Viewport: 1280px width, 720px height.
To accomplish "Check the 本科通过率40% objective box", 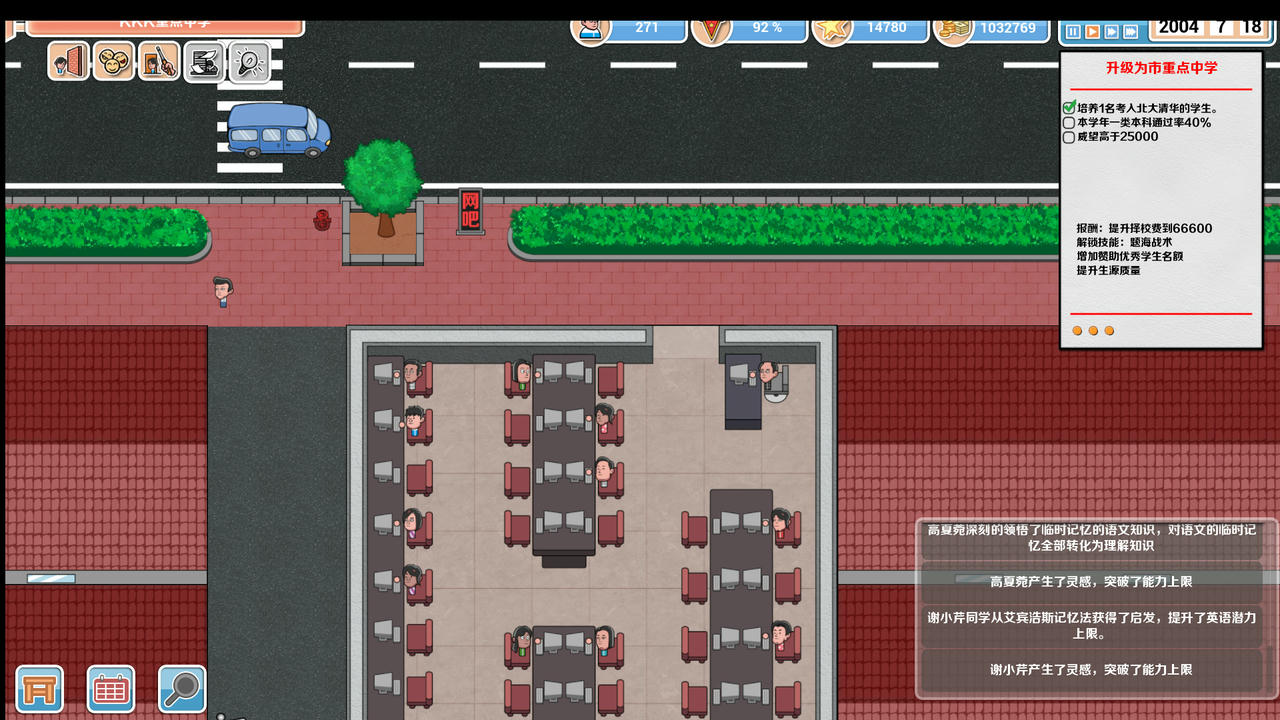I will [1068, 124].
